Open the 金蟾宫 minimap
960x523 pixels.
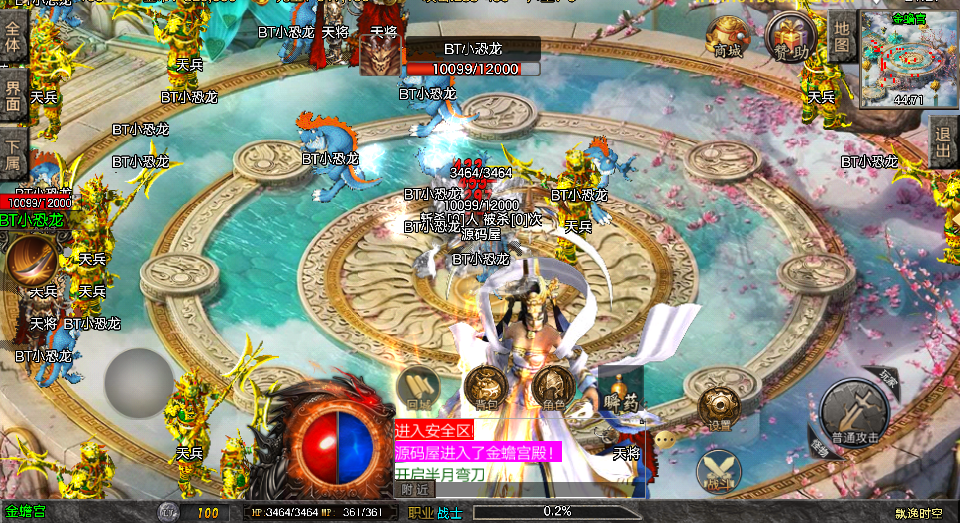coord(908,58)
